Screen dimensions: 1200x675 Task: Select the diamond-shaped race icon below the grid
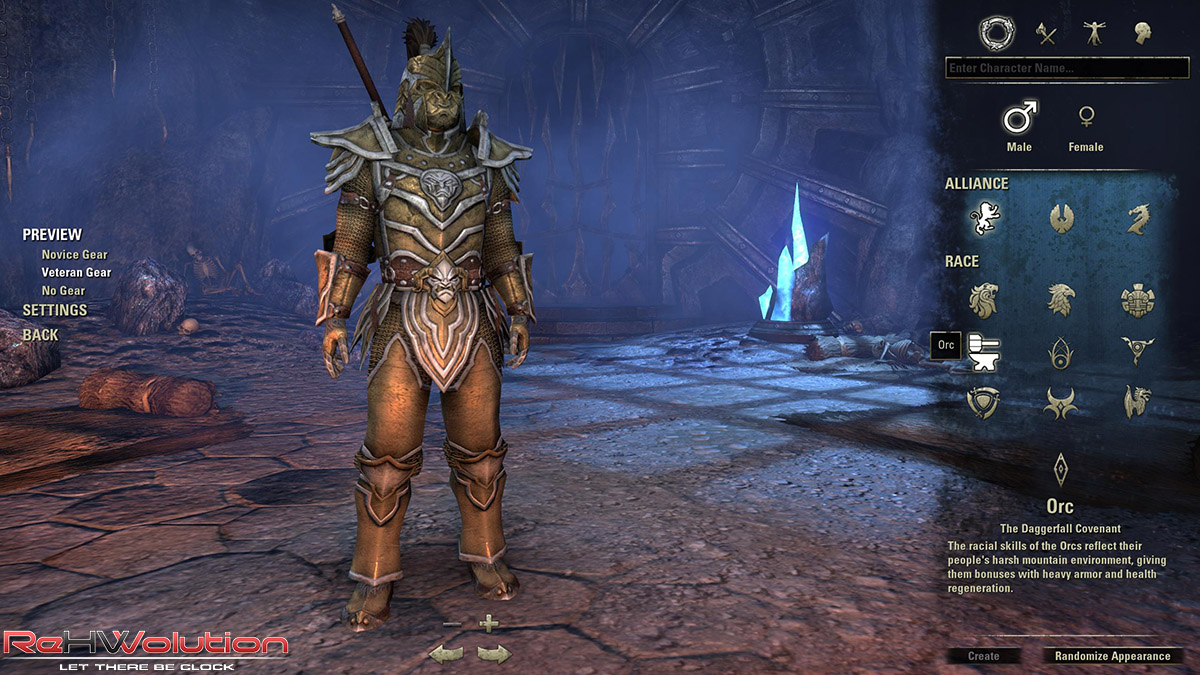[1060, 468]
